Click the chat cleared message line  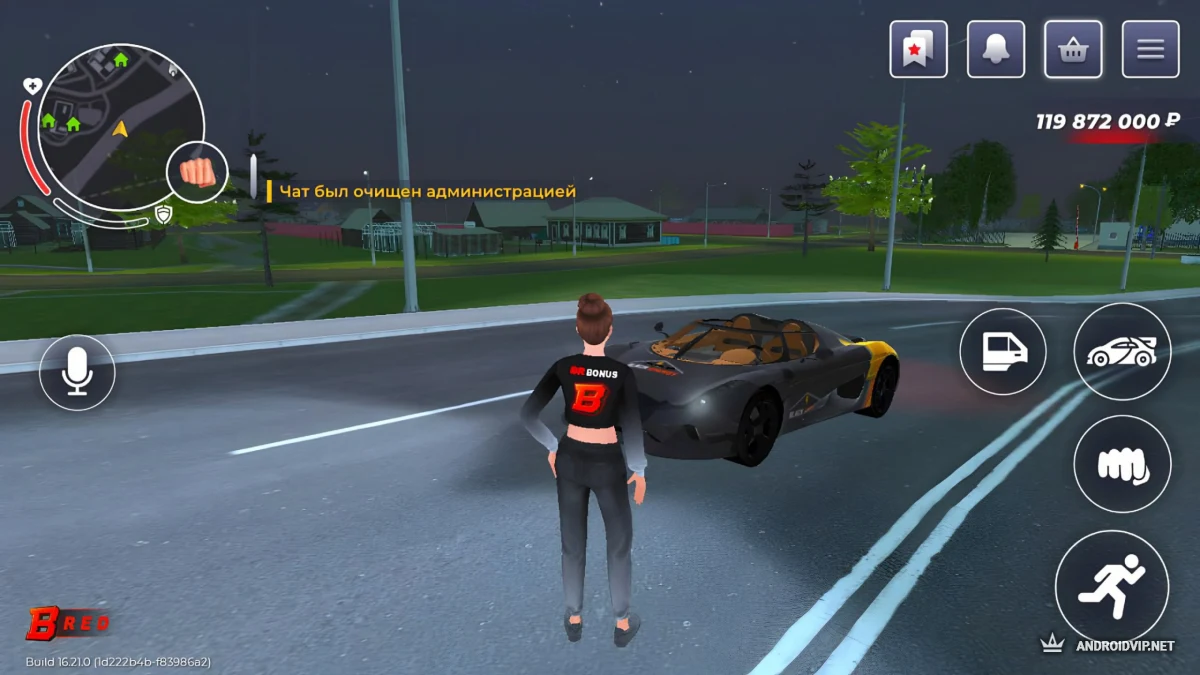(x=427, y=190)
